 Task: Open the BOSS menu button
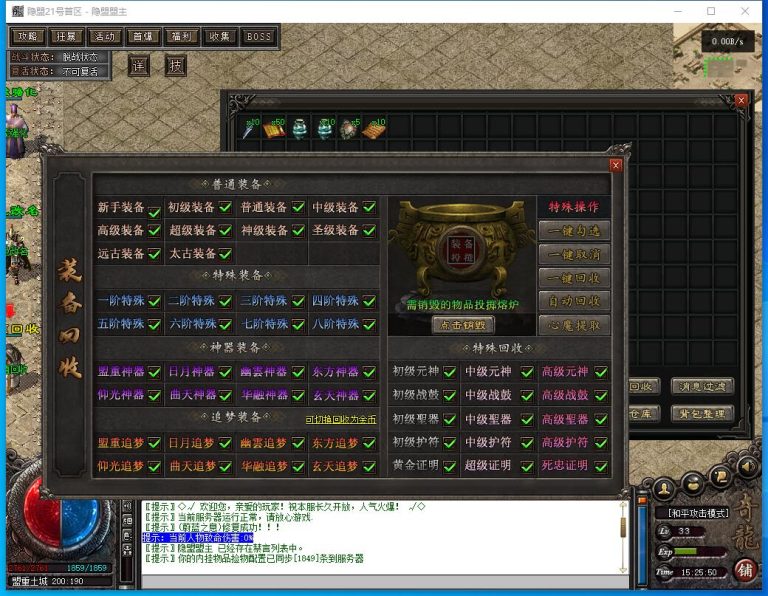pos(257,37)
